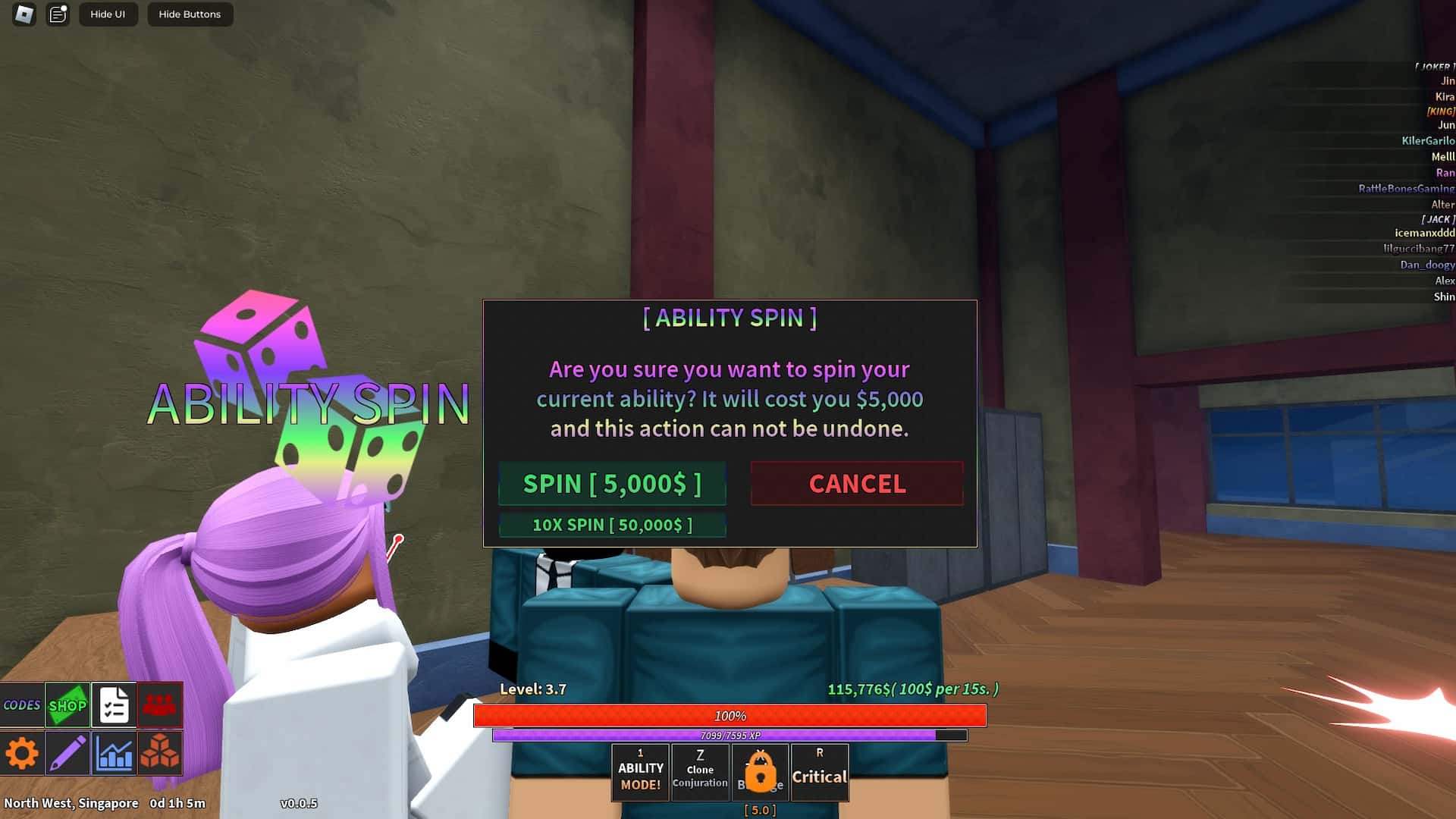Open the SHOP with the green cash icon
This screenshot has height=819, width=1456.
tap(67, 704)
